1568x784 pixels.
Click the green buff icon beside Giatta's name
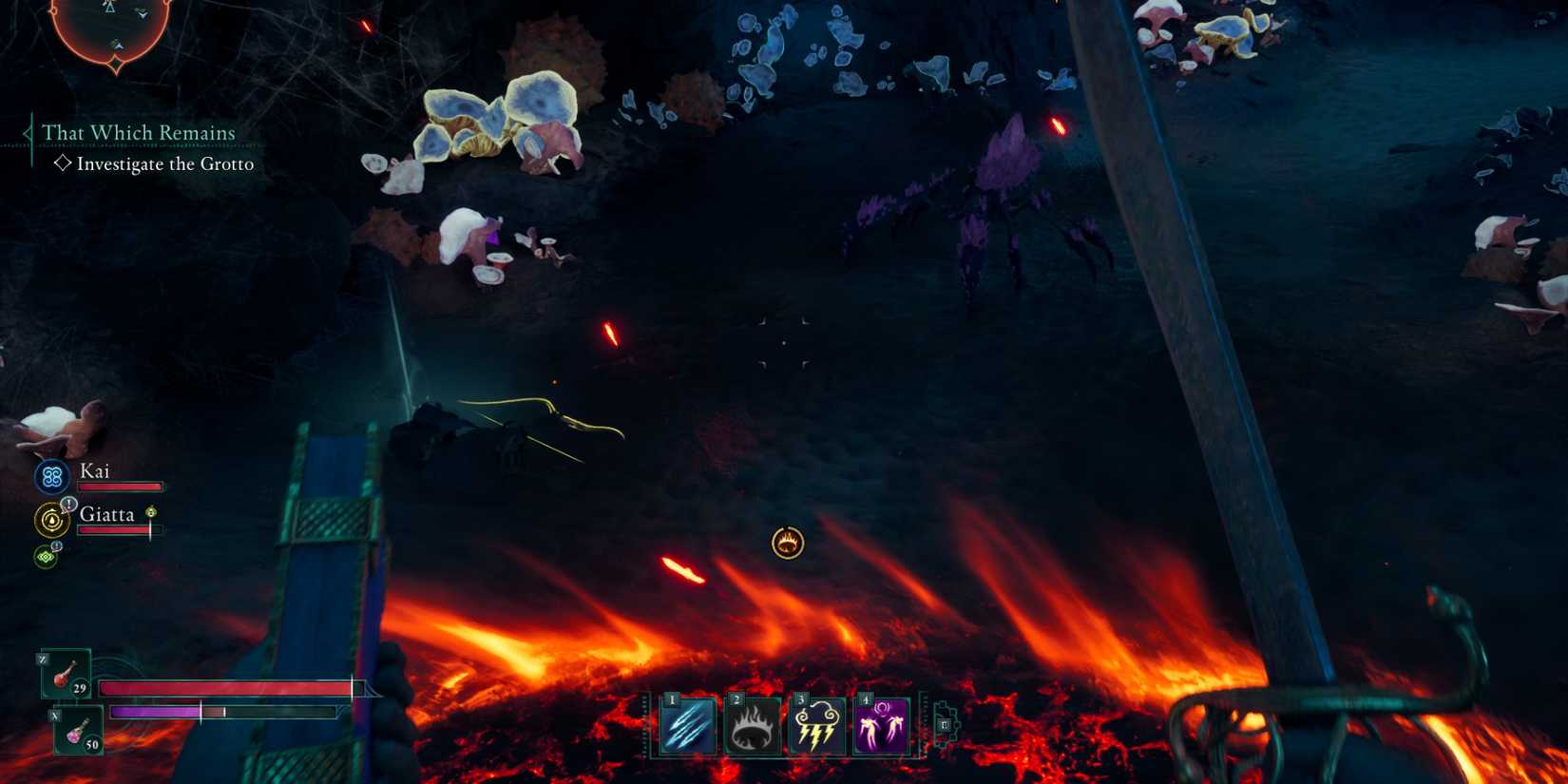pos(150,511)
